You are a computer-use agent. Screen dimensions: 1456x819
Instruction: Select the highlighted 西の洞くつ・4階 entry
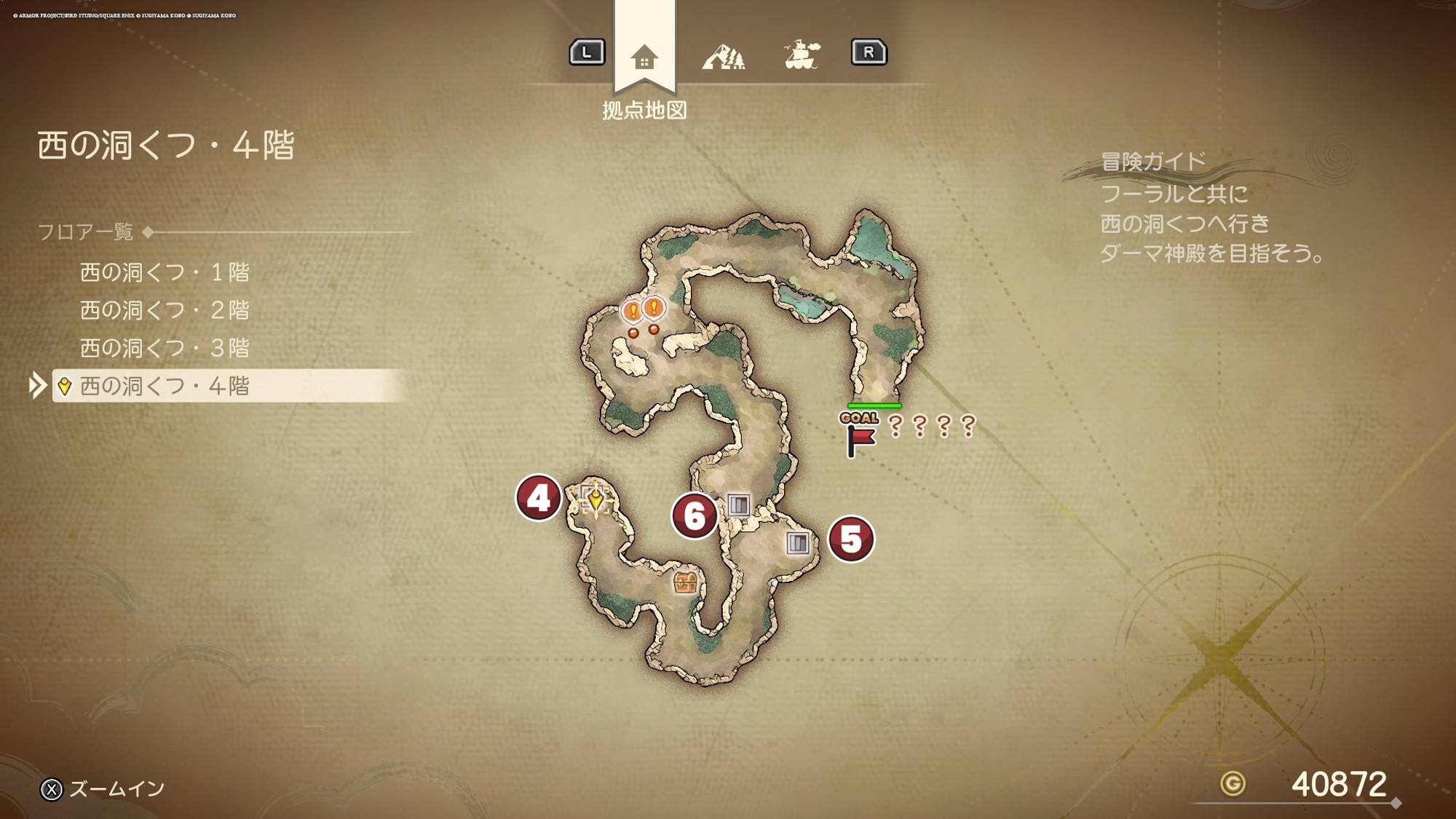pyautogui.click(x=165, y=386)
